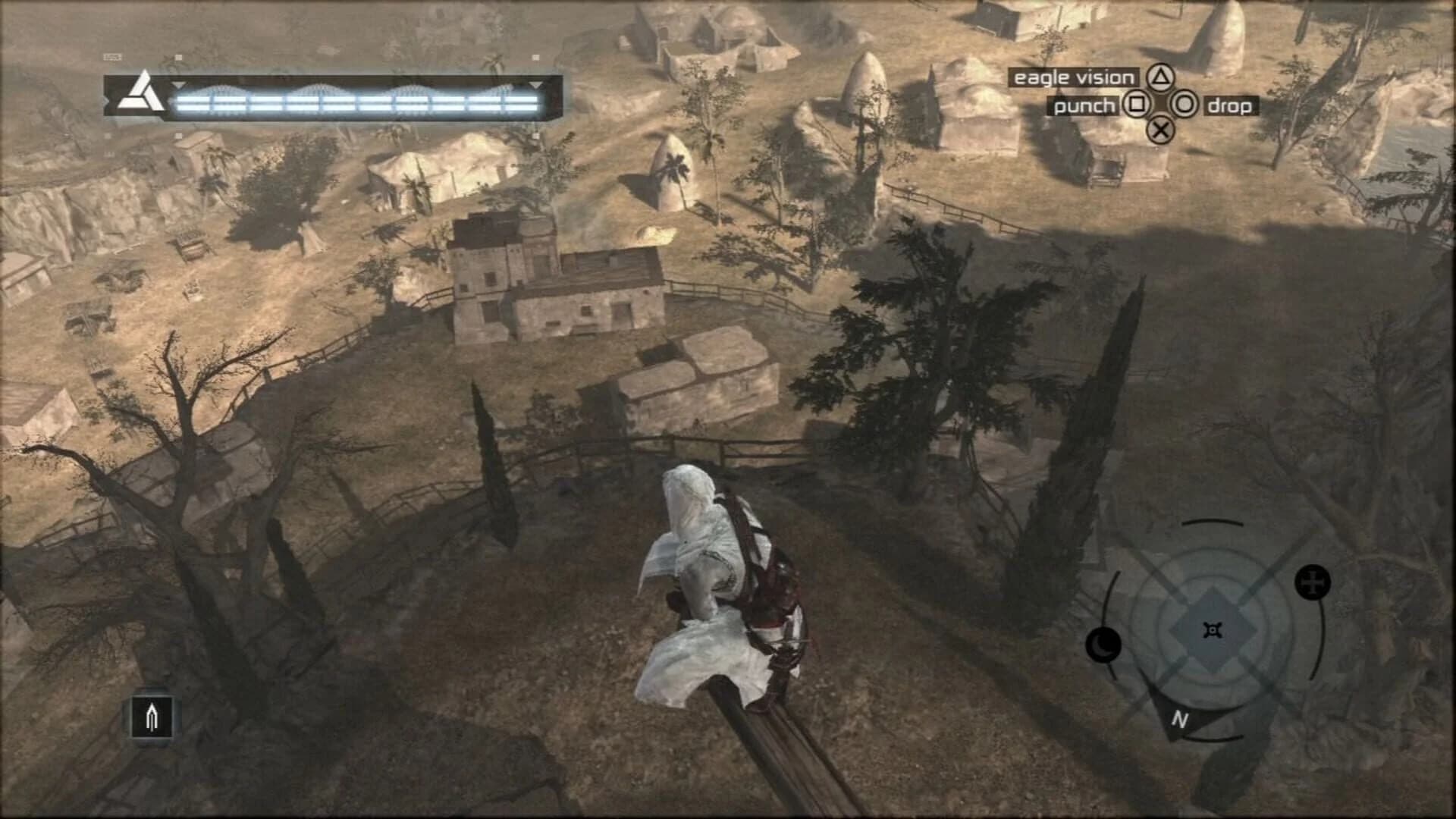This screenshot has height=819, width=1456.
Task: Expand the left arrow of the sync bar
Action: coord(106,99)
